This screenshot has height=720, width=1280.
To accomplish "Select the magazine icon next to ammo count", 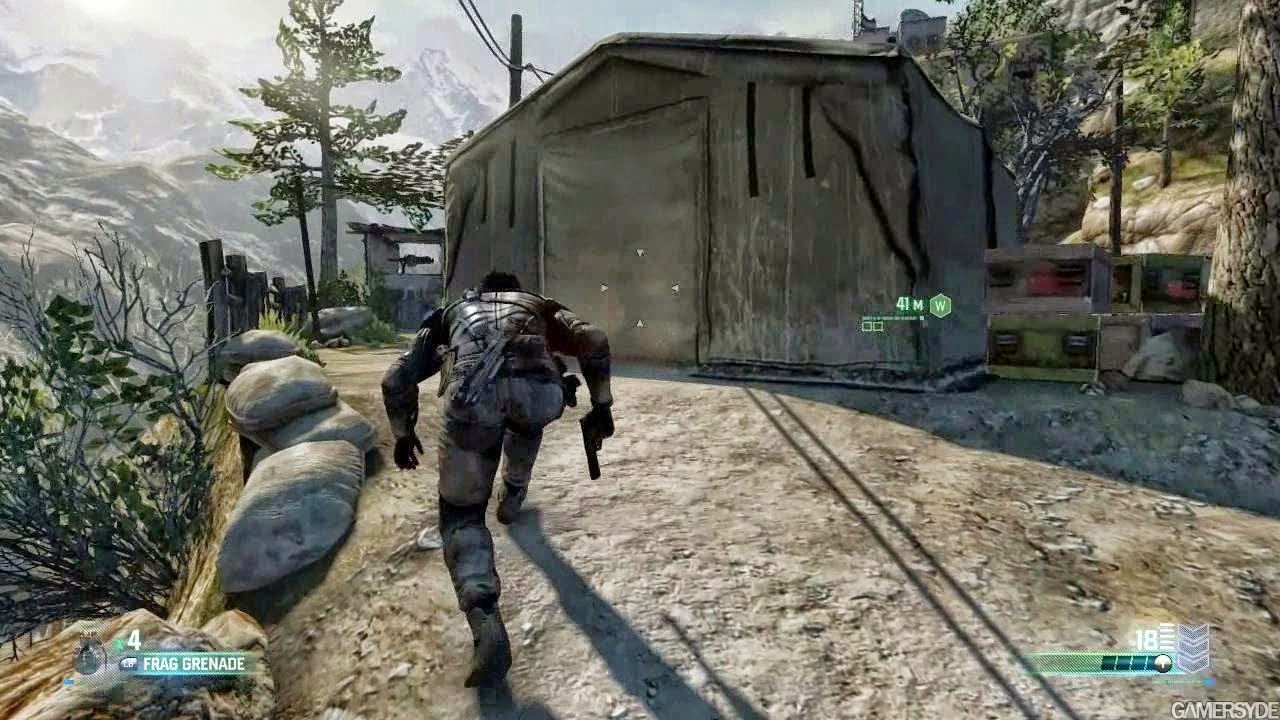I will pyautogui.click(x=1167, y=636).
